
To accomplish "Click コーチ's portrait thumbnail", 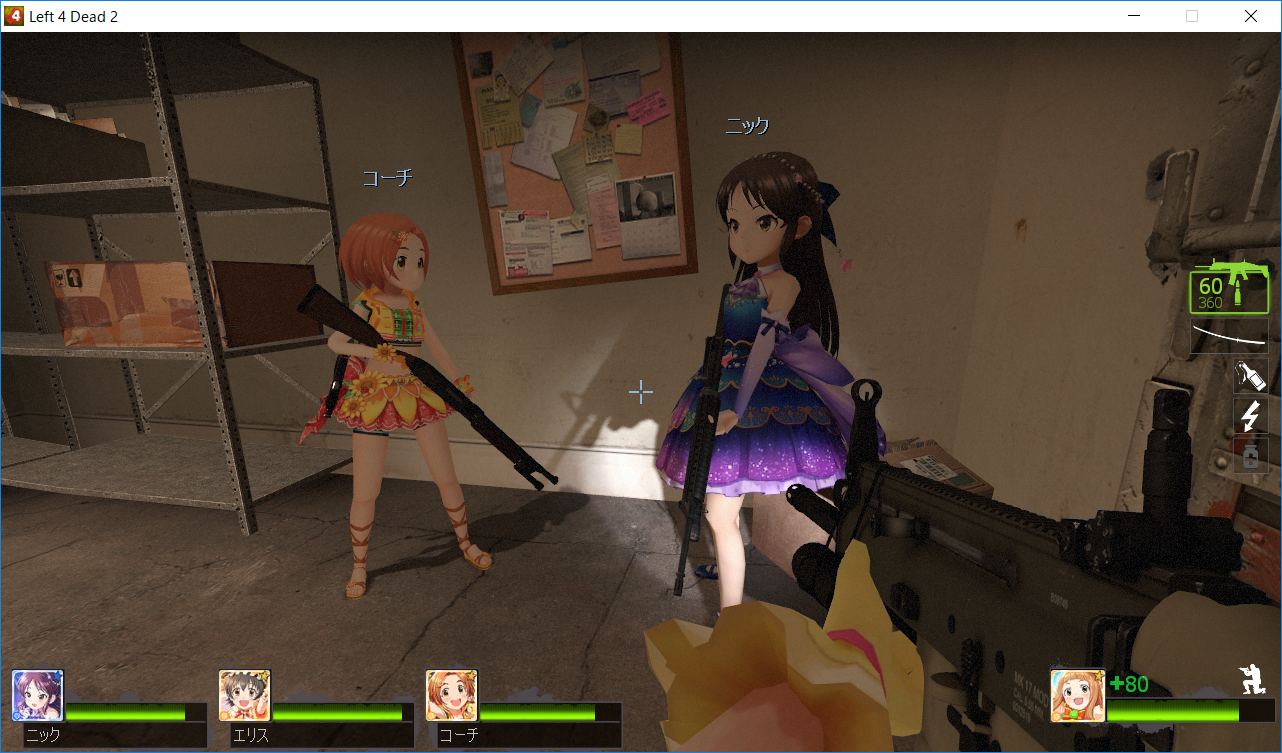I will pos(451,694).
